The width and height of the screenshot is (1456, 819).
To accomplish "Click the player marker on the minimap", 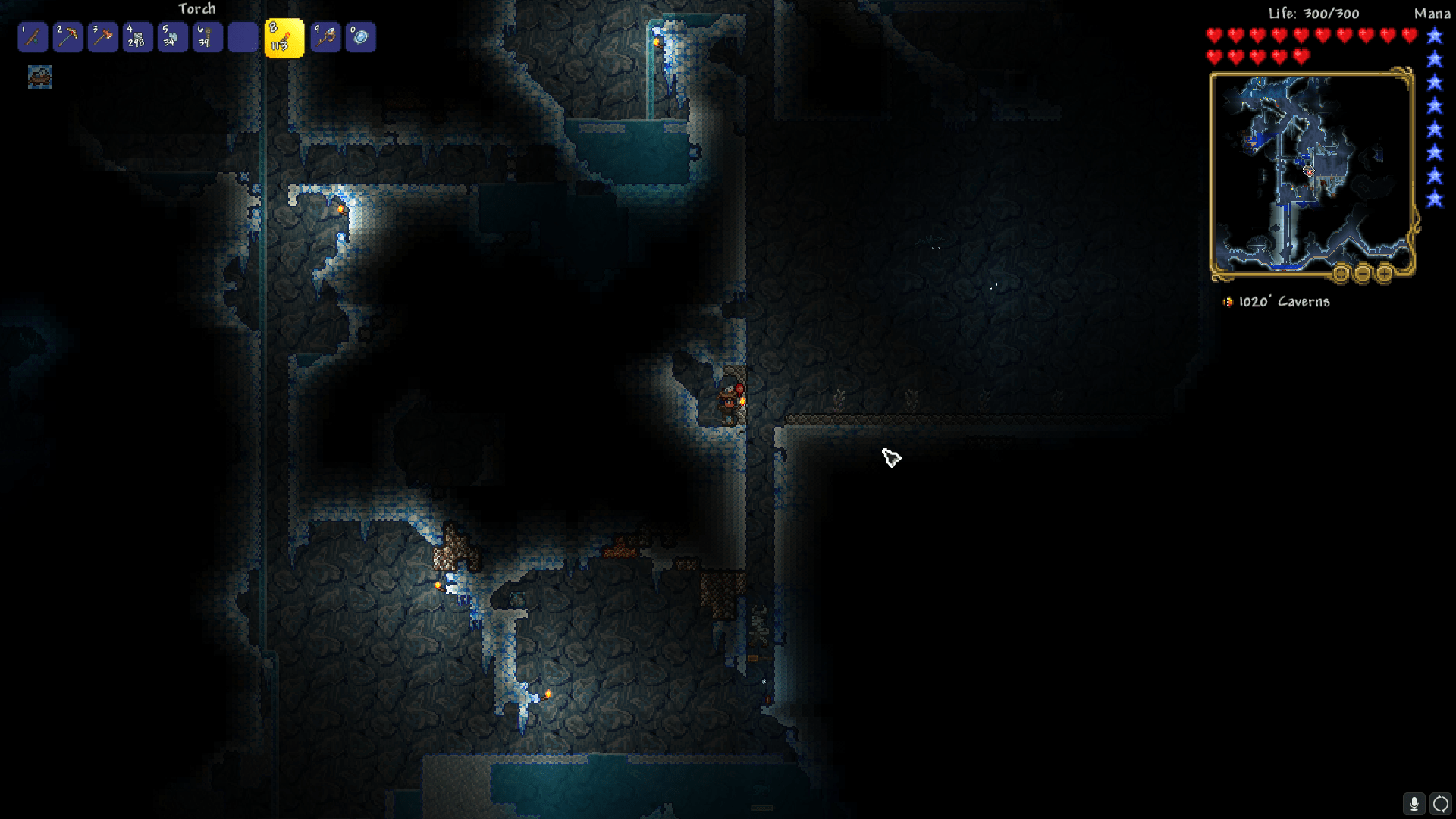I will click(1308, 172).
